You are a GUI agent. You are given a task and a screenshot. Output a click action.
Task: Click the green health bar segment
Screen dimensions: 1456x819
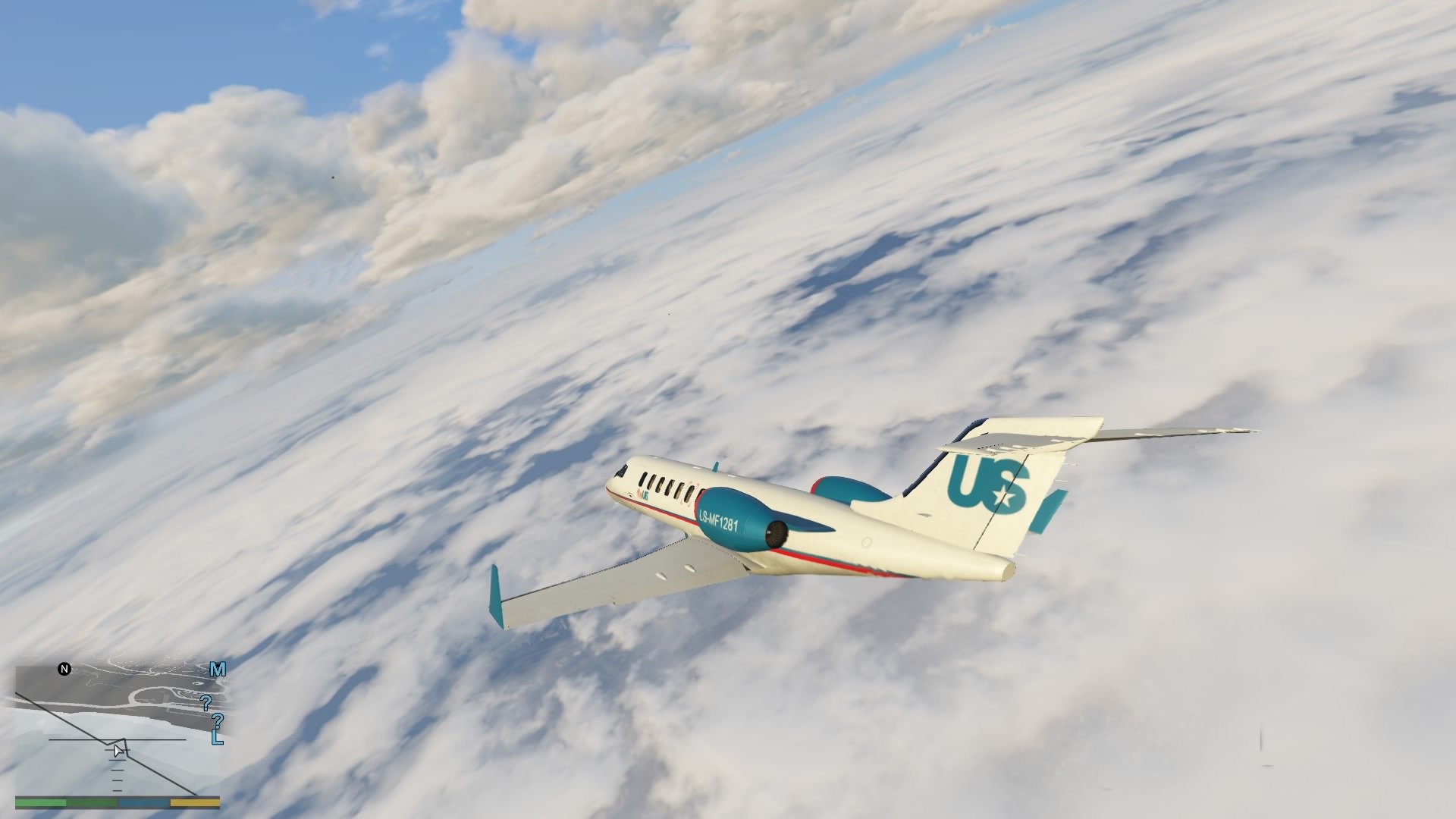(x=40, y=803)
